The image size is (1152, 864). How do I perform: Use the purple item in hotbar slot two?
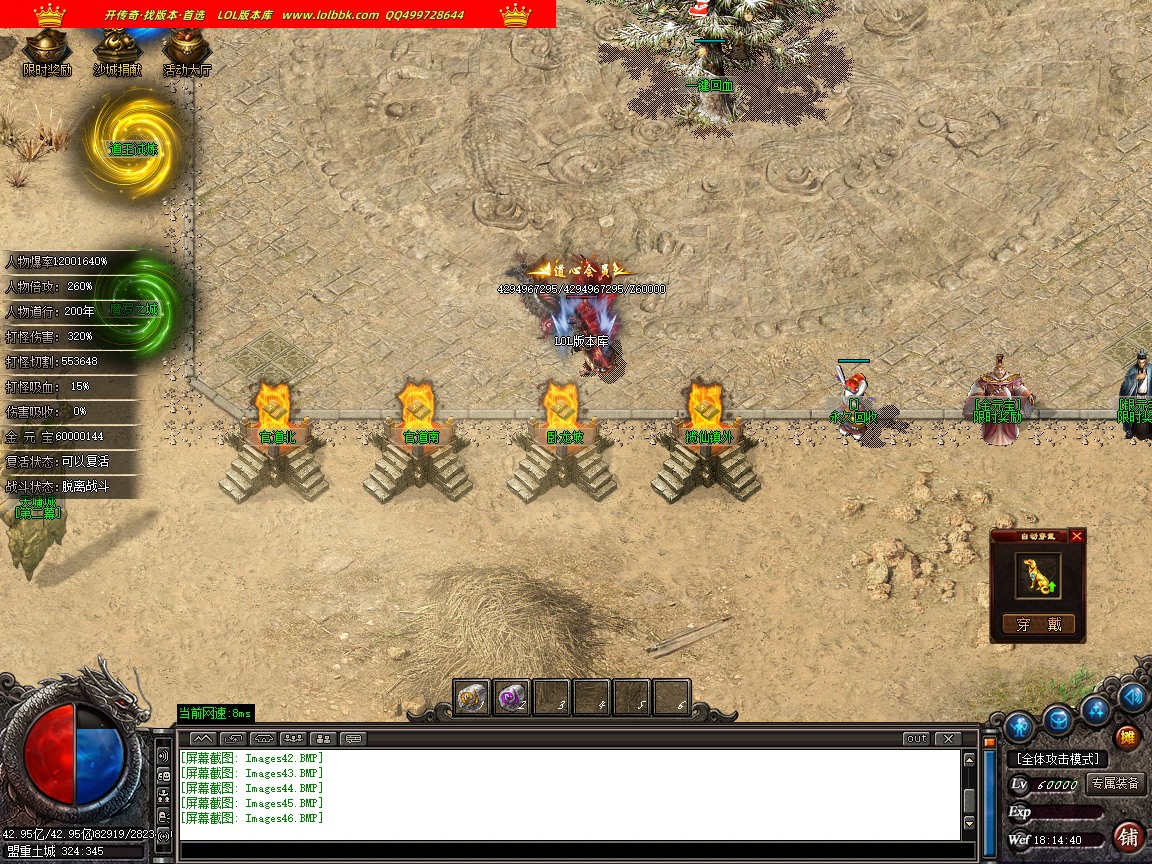[x=512, y=697]
